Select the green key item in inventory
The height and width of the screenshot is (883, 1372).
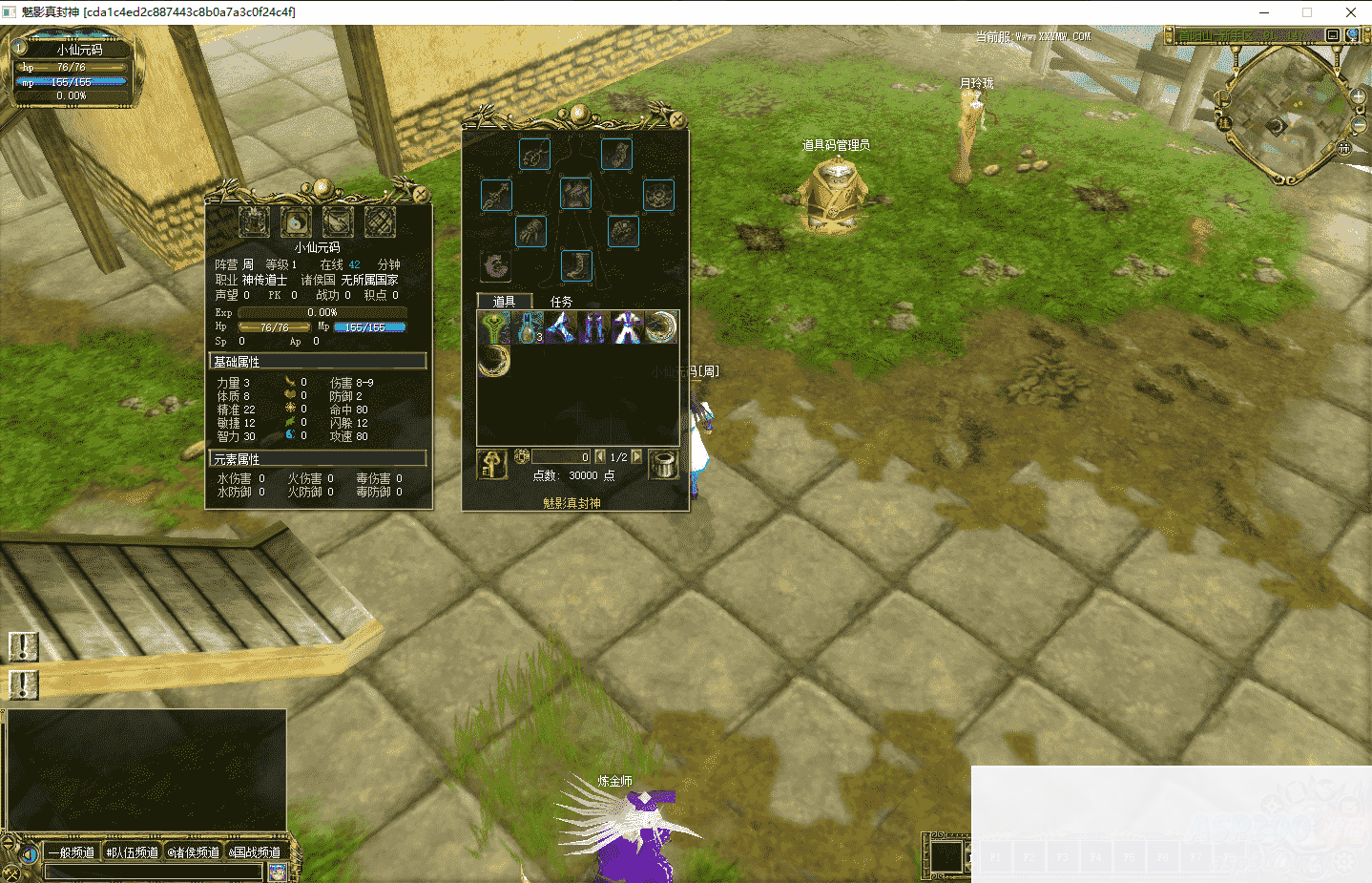494,327
